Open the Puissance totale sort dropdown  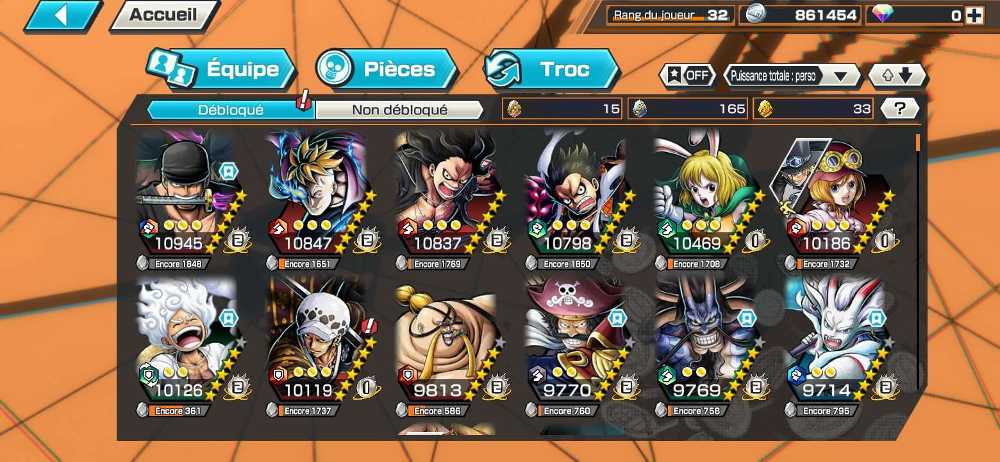pyautogui.click(x=794, y=75)
